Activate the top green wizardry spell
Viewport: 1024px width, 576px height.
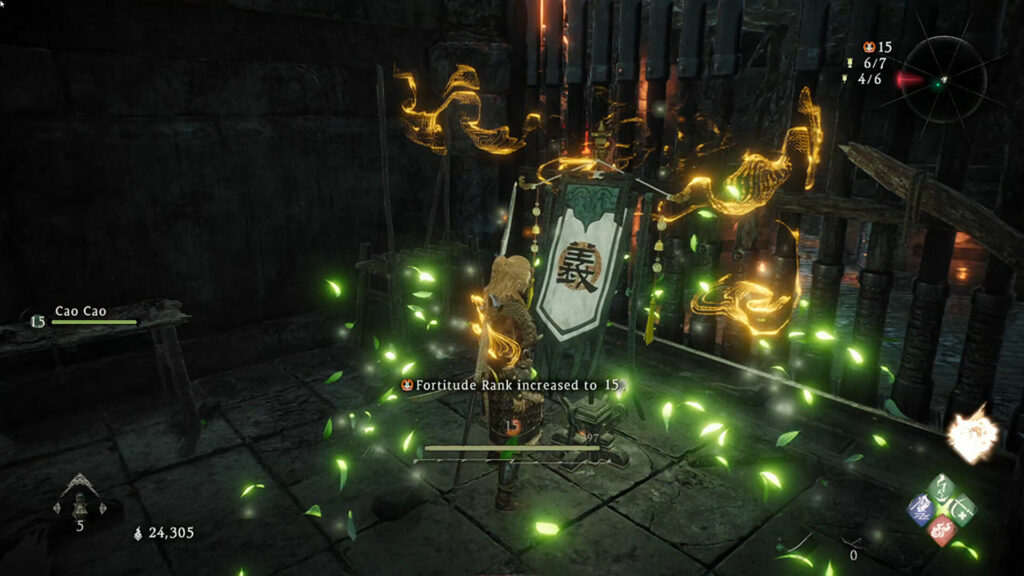point(941,490)
